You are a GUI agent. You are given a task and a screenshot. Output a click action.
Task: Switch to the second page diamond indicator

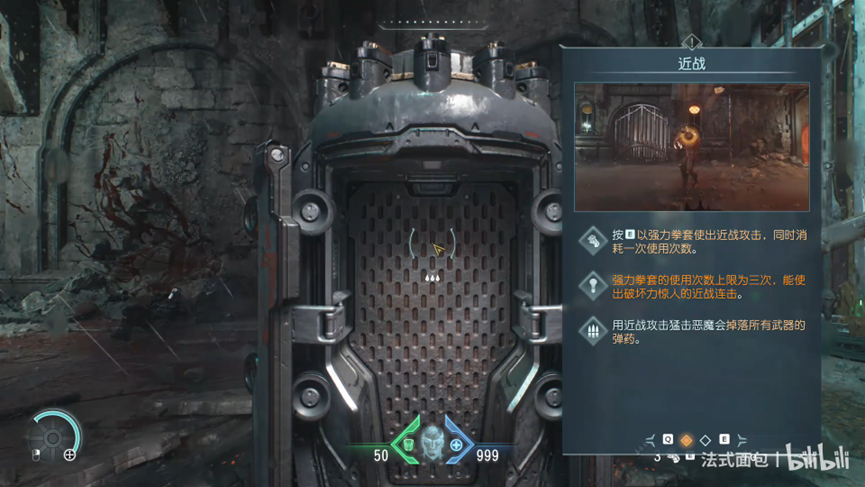tap(705, 440)
